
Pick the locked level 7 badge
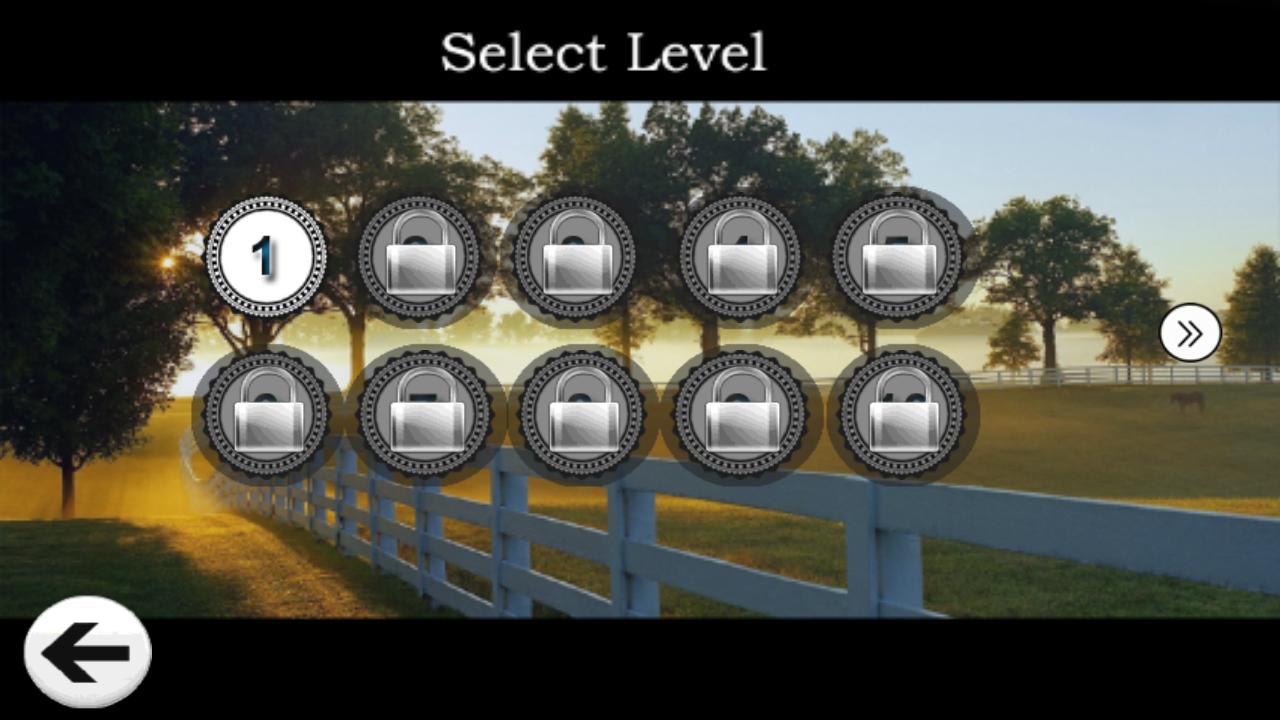coord(425,412)
